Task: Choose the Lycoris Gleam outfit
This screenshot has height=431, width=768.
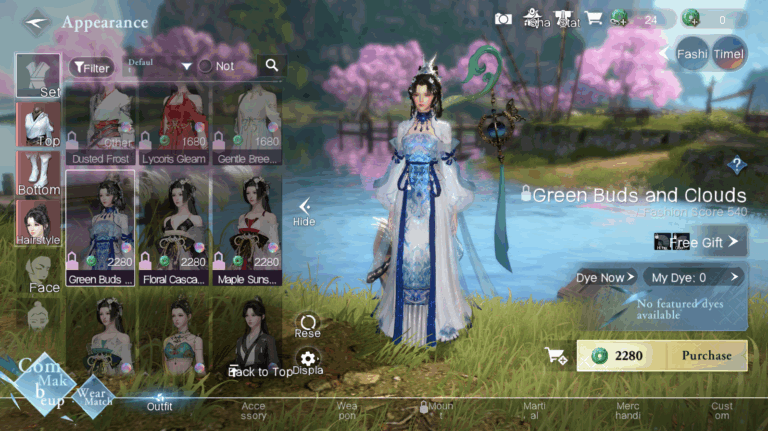Action: pyautogui.click(x=174, y=124)
